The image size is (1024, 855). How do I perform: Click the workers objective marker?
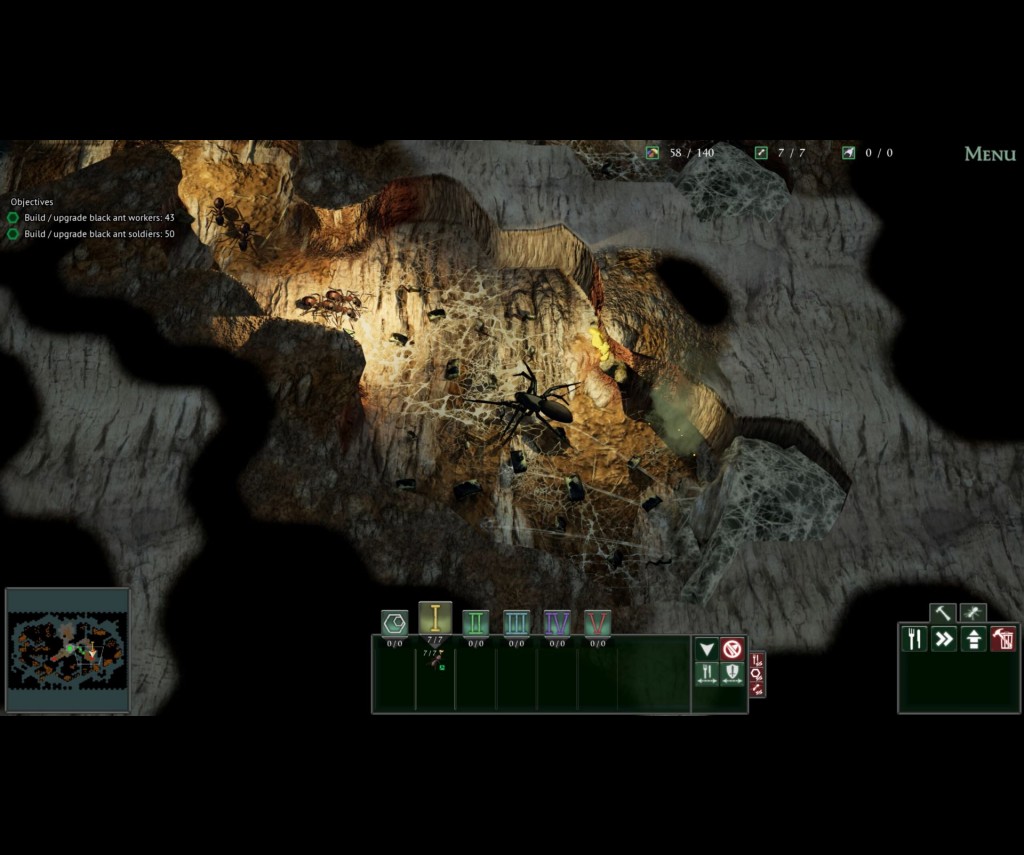click(13, 218)
